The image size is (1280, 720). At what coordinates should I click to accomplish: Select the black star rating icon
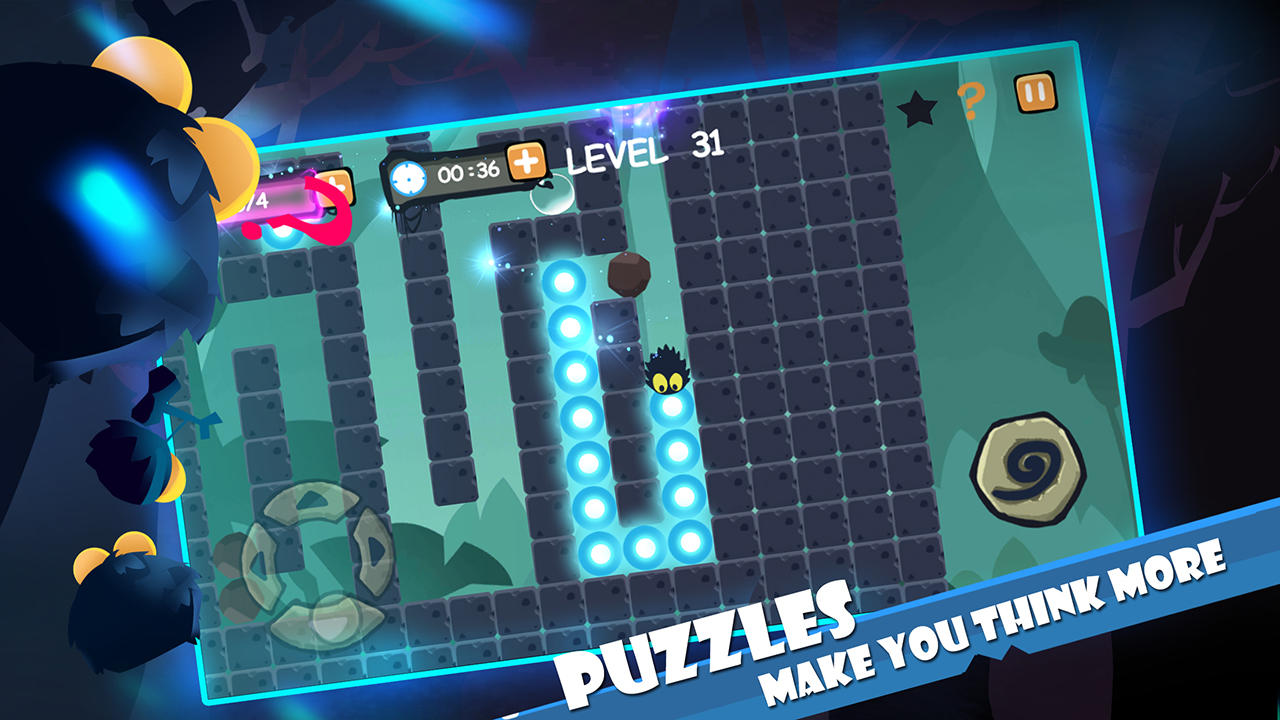tap(916, 106)
